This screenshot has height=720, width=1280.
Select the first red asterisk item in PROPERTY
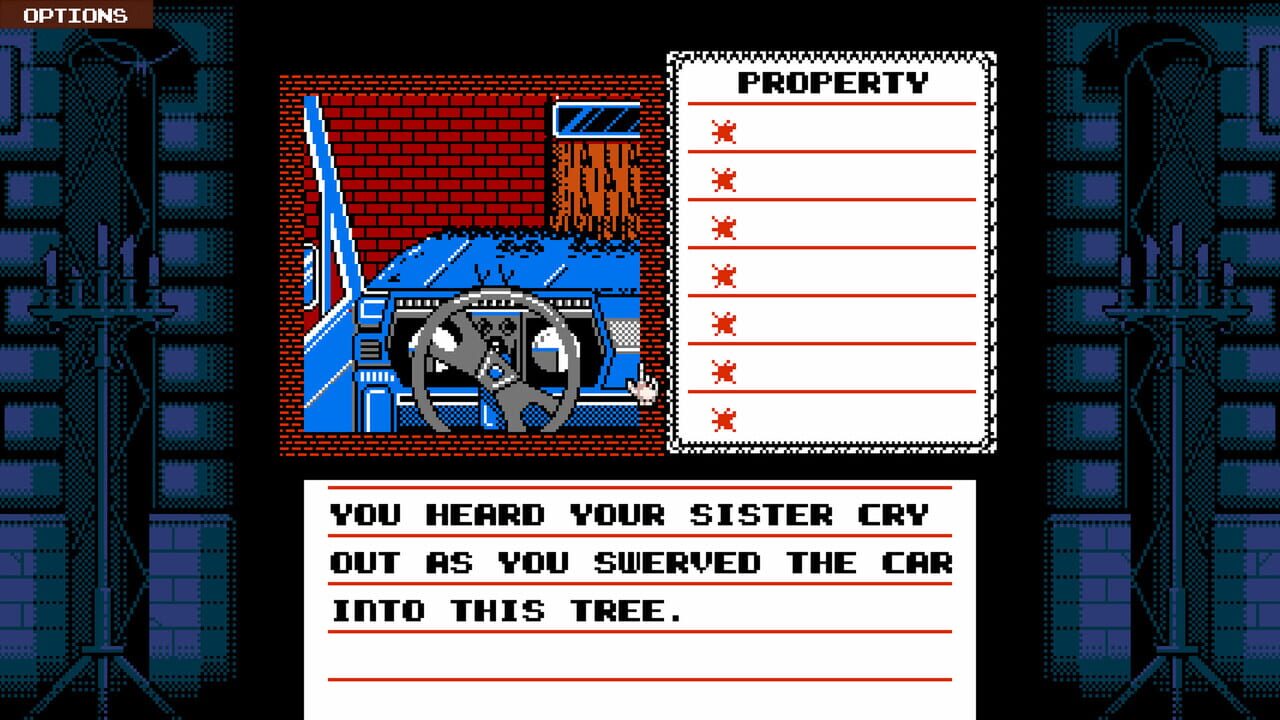point(722,130)
